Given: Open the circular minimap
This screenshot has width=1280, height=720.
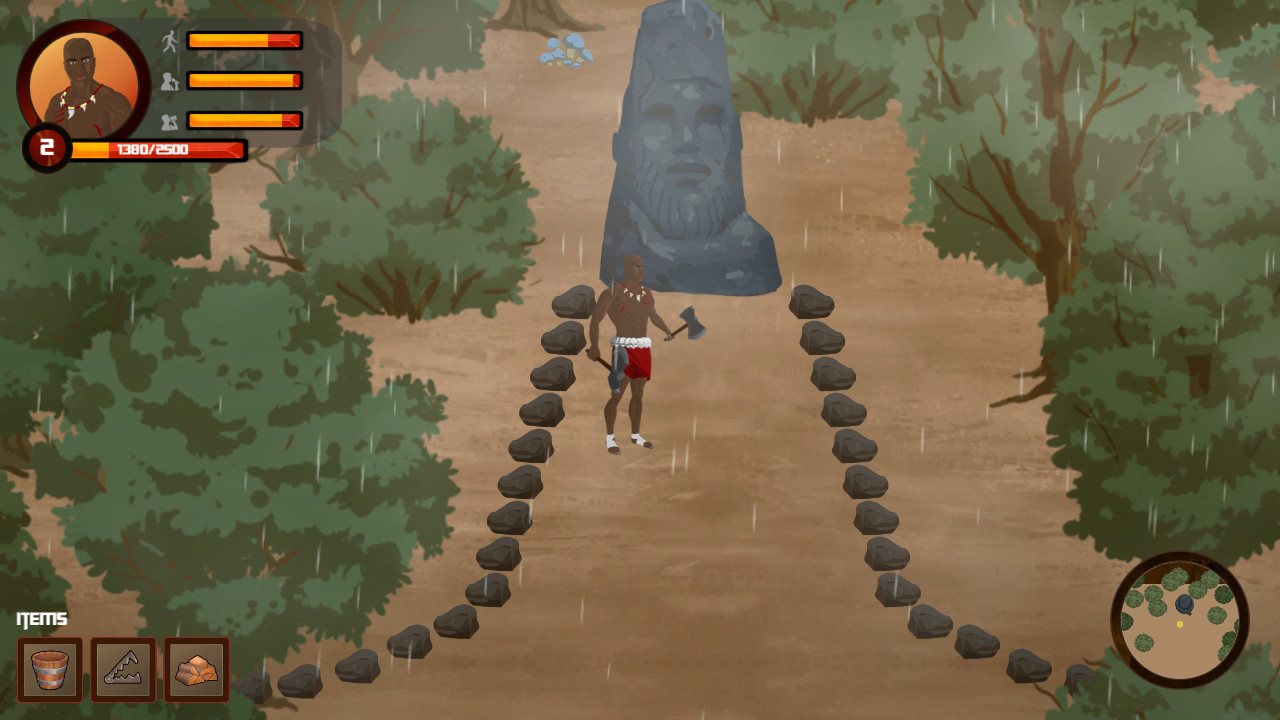Looking at the screenshot, I should 1180,622.
